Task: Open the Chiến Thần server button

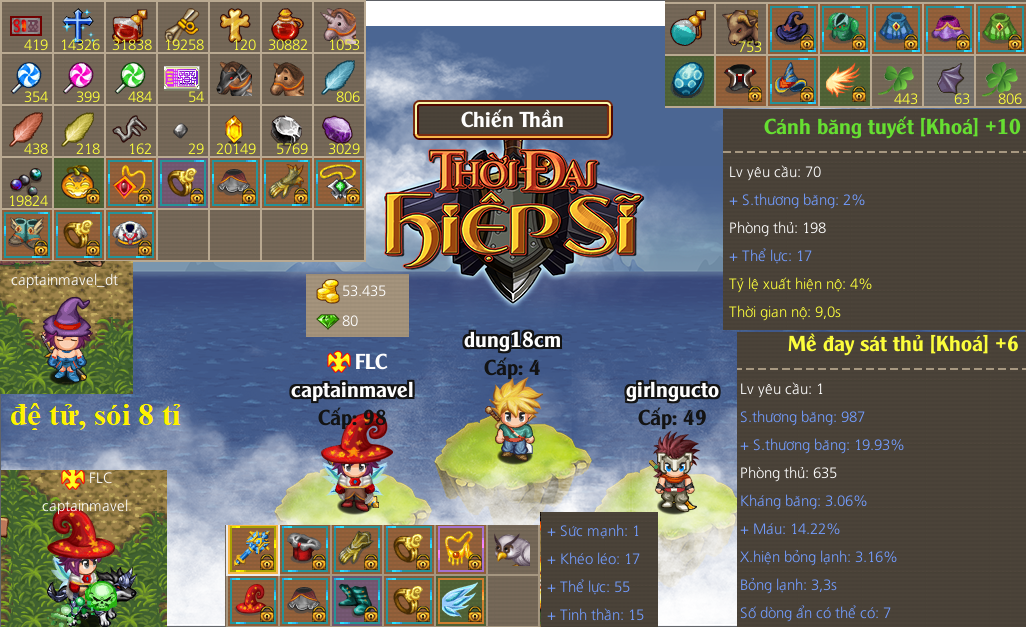Action: tap(512, 120)
